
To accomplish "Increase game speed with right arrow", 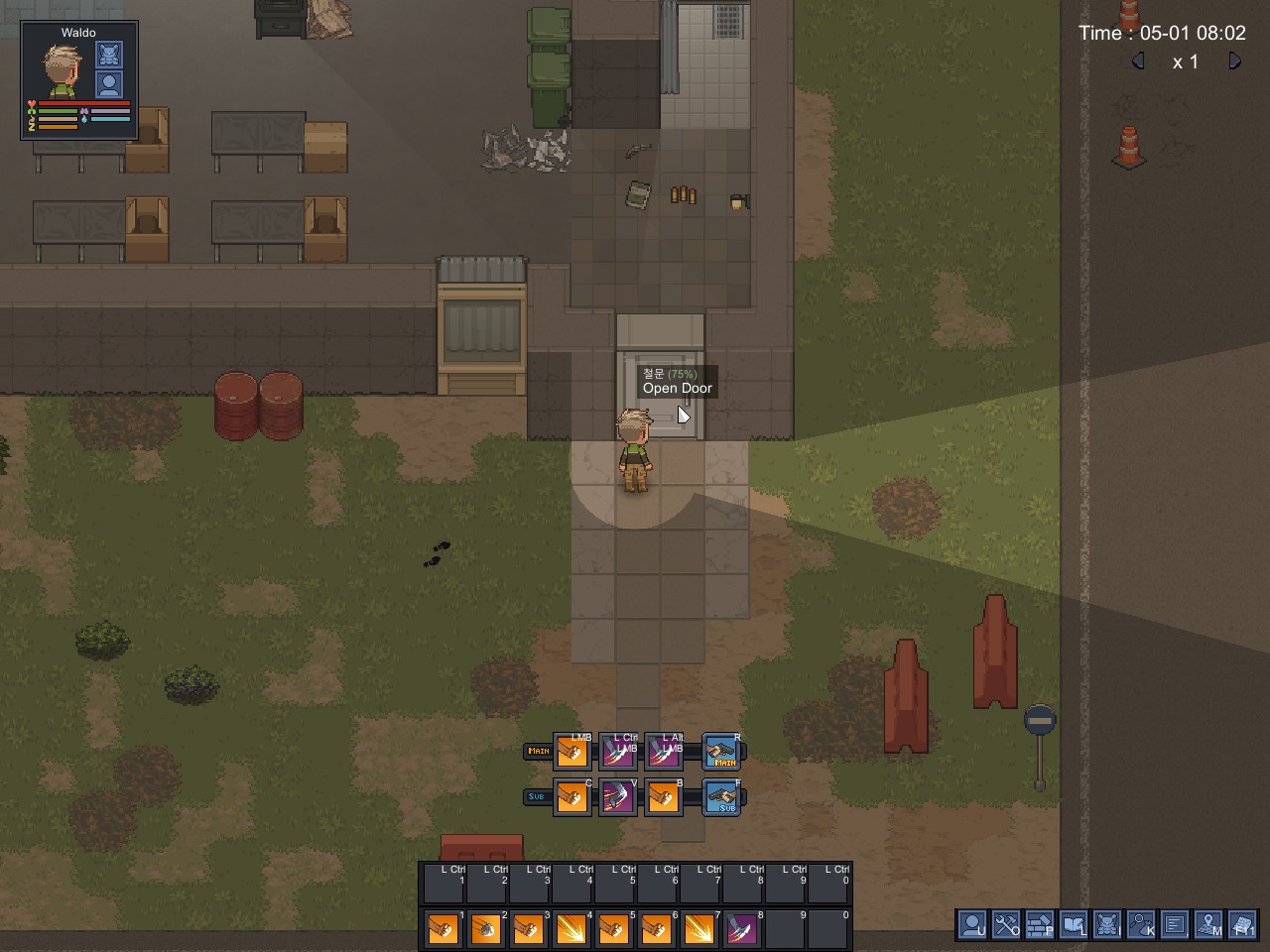I will coord(1234,61).
